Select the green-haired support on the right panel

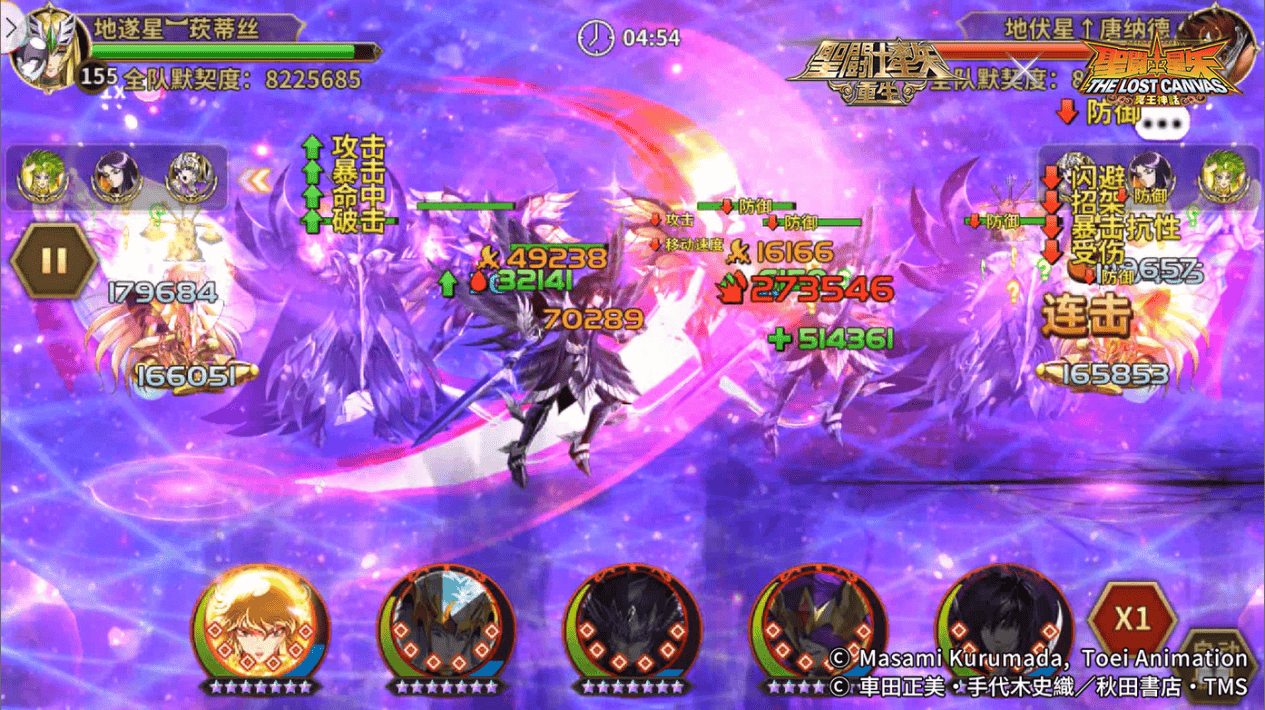1221,174
